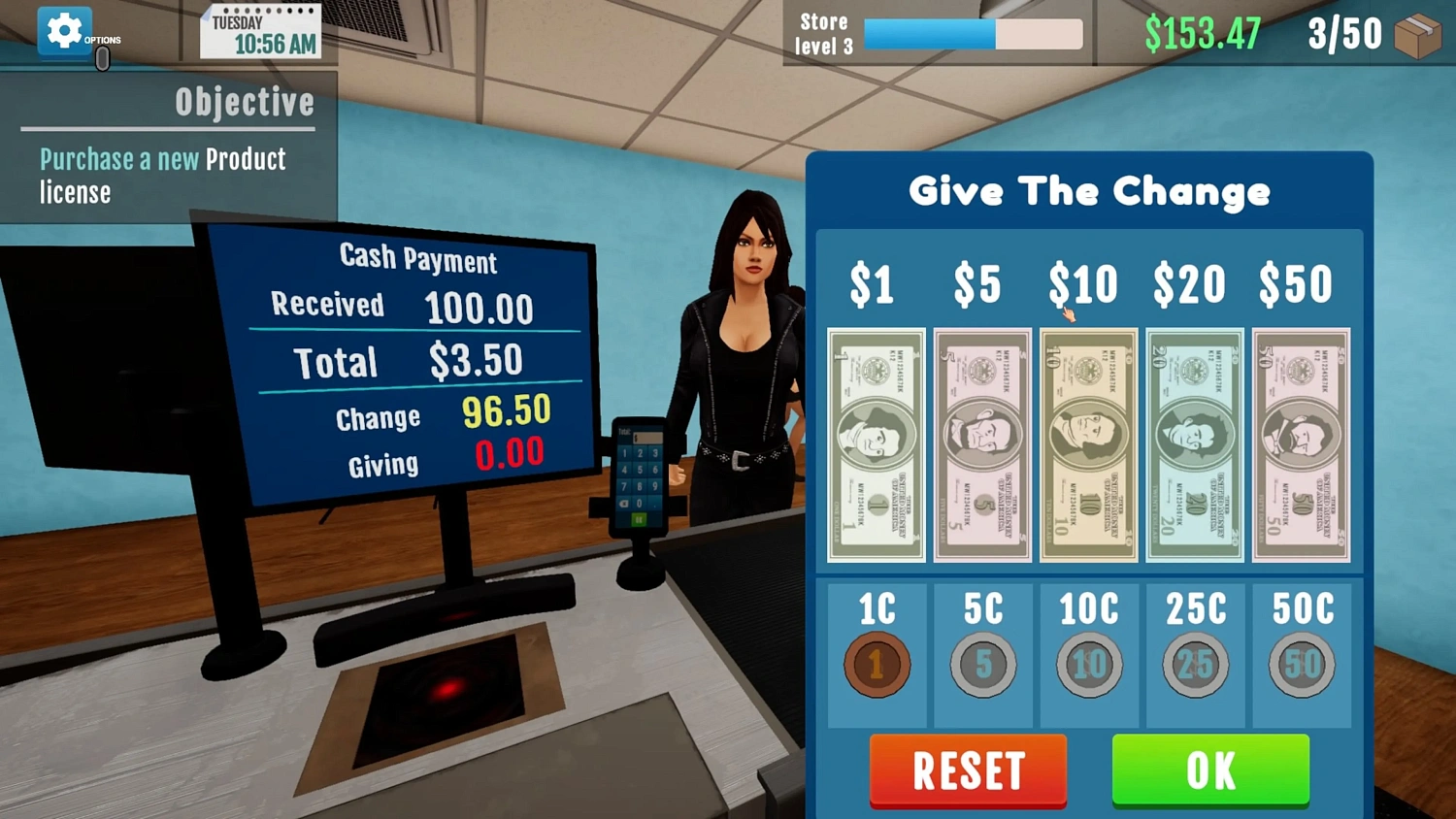The height and width of the screenshot is (819, 1456).
Task: Give a 50 cent coin
Action: tap(1301, 663)
